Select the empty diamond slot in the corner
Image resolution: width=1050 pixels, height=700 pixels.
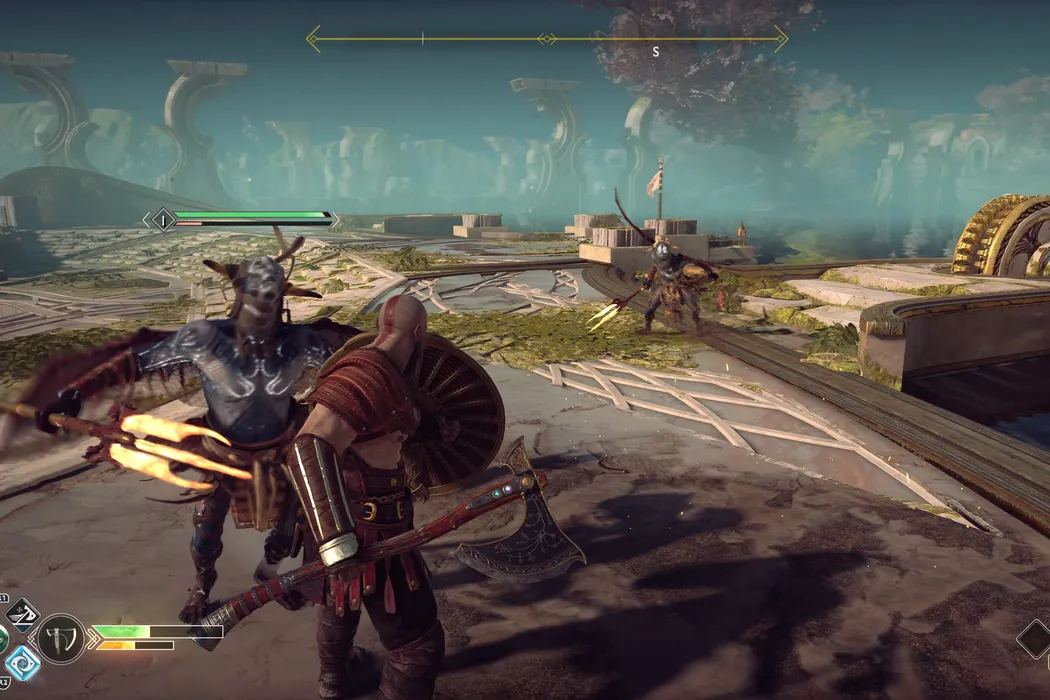coord(1035,639)
